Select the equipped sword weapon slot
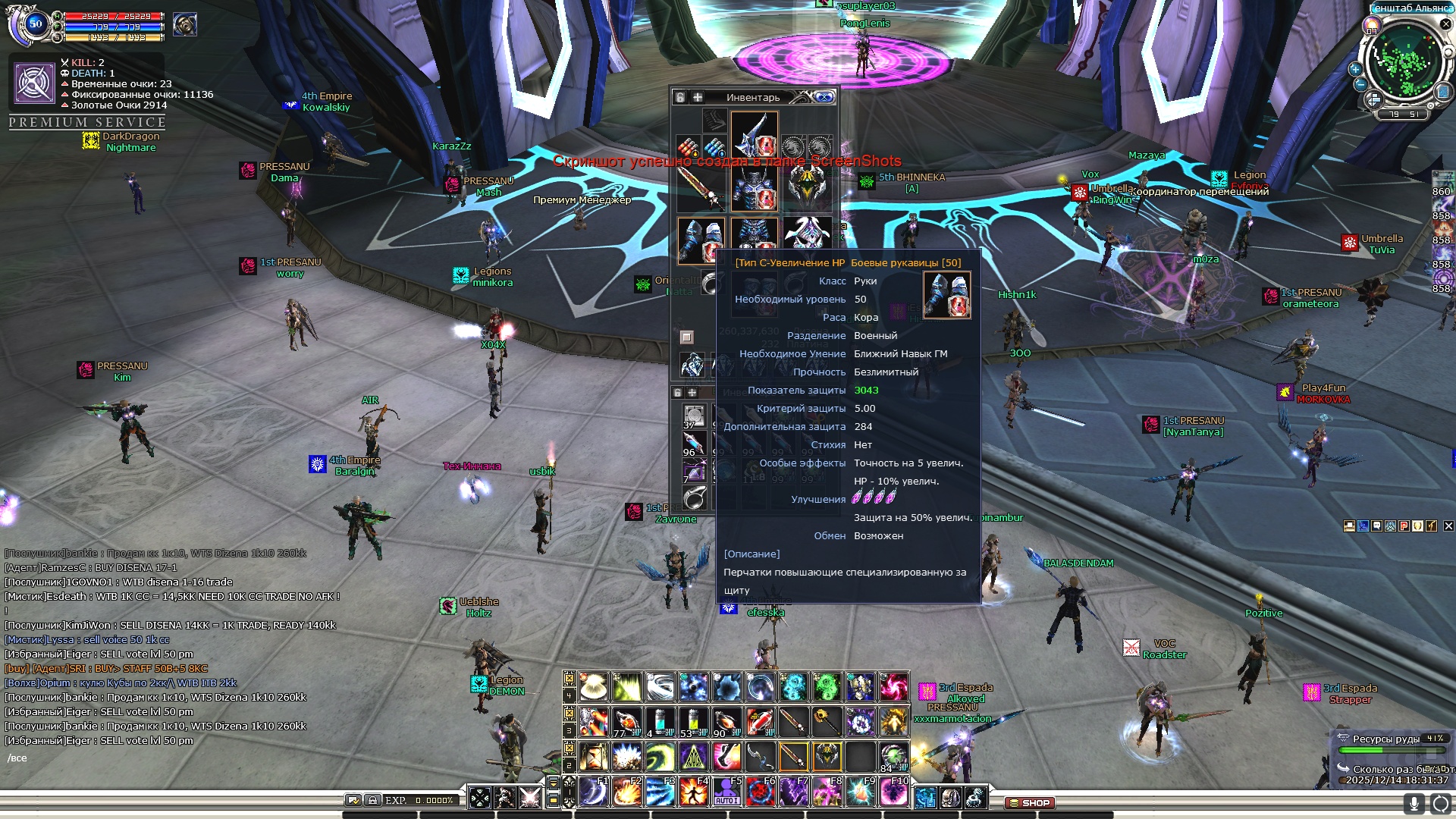 701,187
